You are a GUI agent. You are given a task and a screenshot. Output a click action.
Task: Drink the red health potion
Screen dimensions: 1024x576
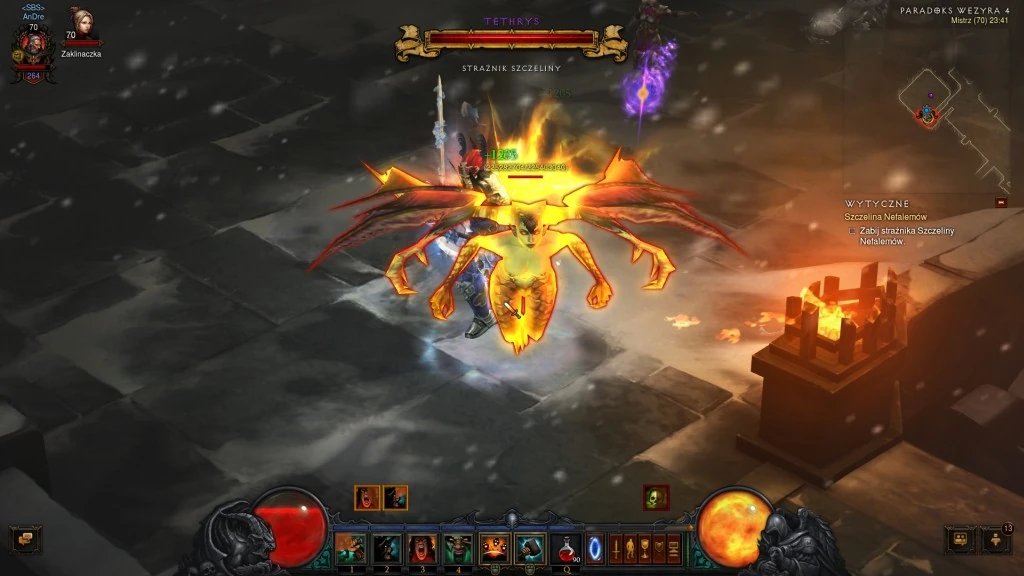[x=566, y=548]
